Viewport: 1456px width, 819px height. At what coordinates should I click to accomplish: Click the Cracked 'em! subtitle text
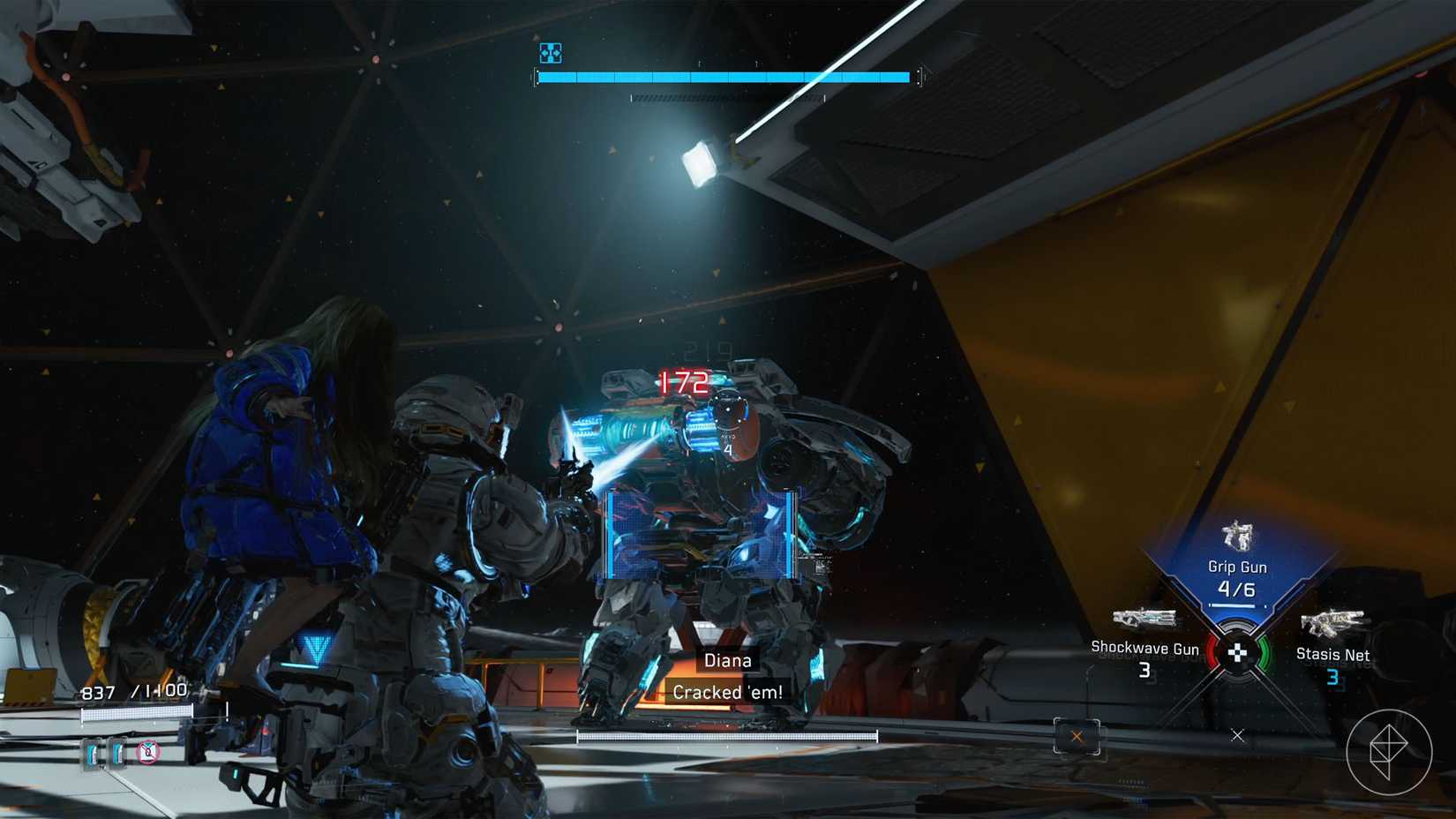(x=727, y=693)
